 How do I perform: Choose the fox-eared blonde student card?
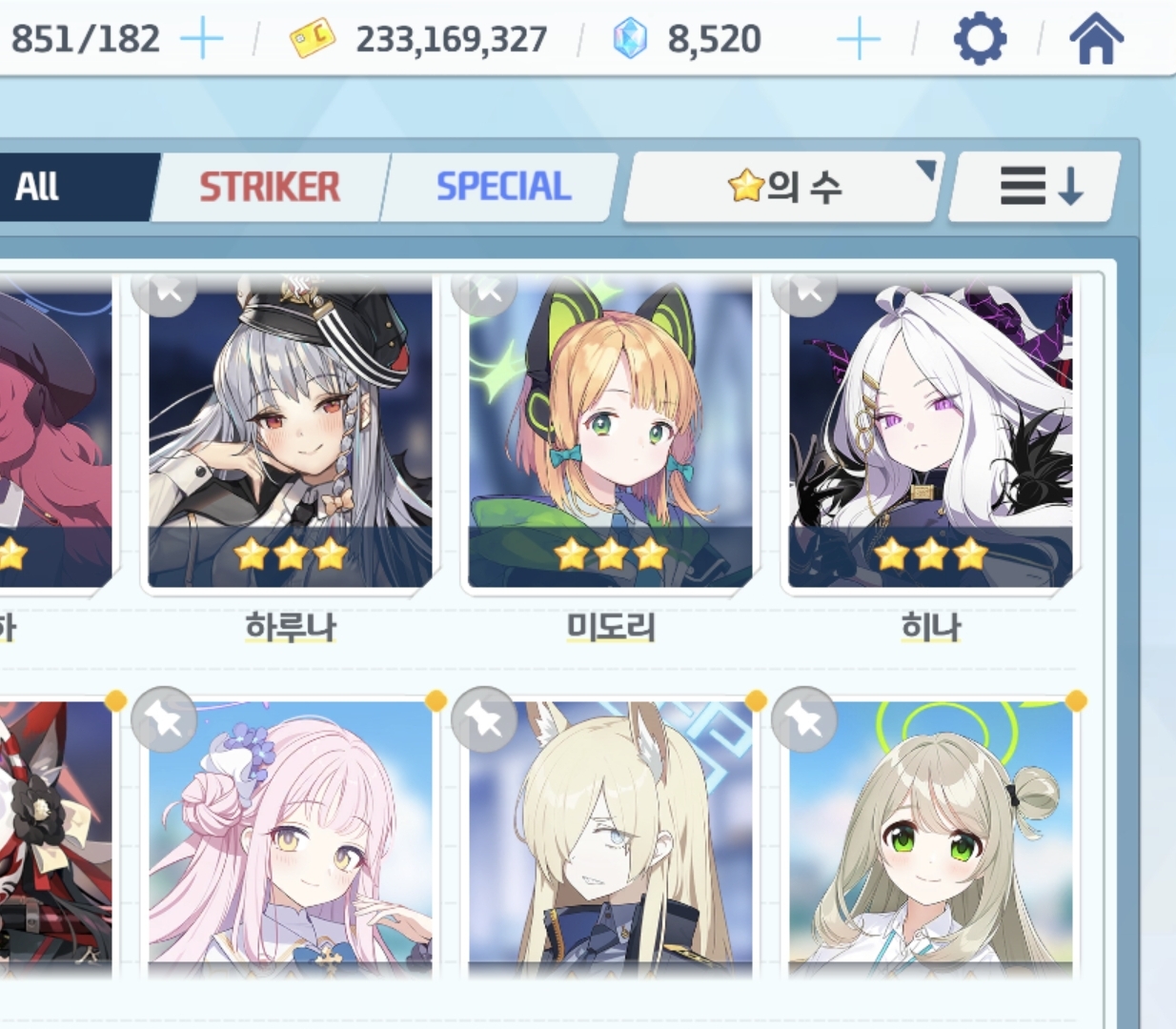(610, 838)
